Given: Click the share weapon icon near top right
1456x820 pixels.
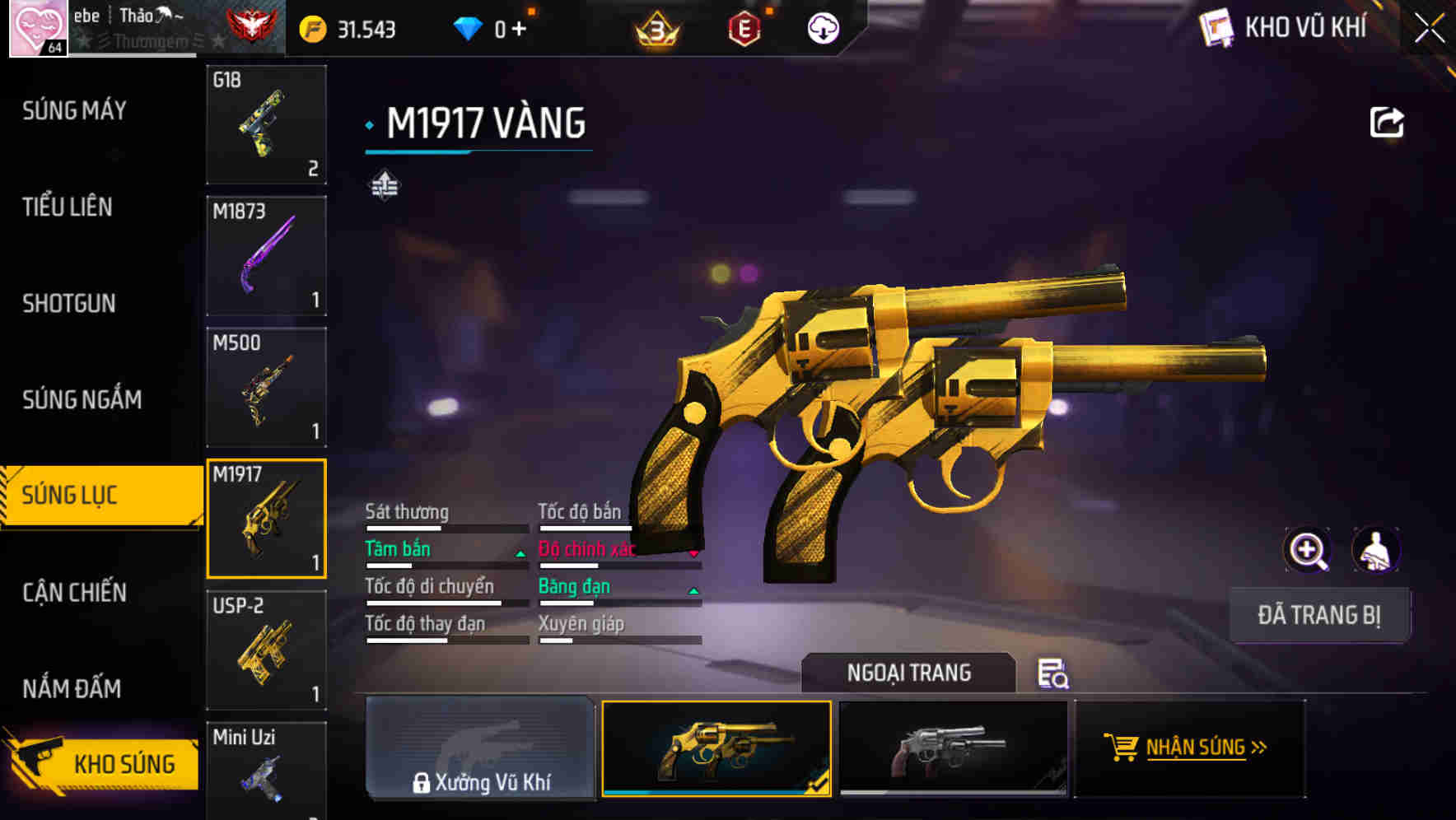Looking at the screenshot, I should (x=1388, y=121).
